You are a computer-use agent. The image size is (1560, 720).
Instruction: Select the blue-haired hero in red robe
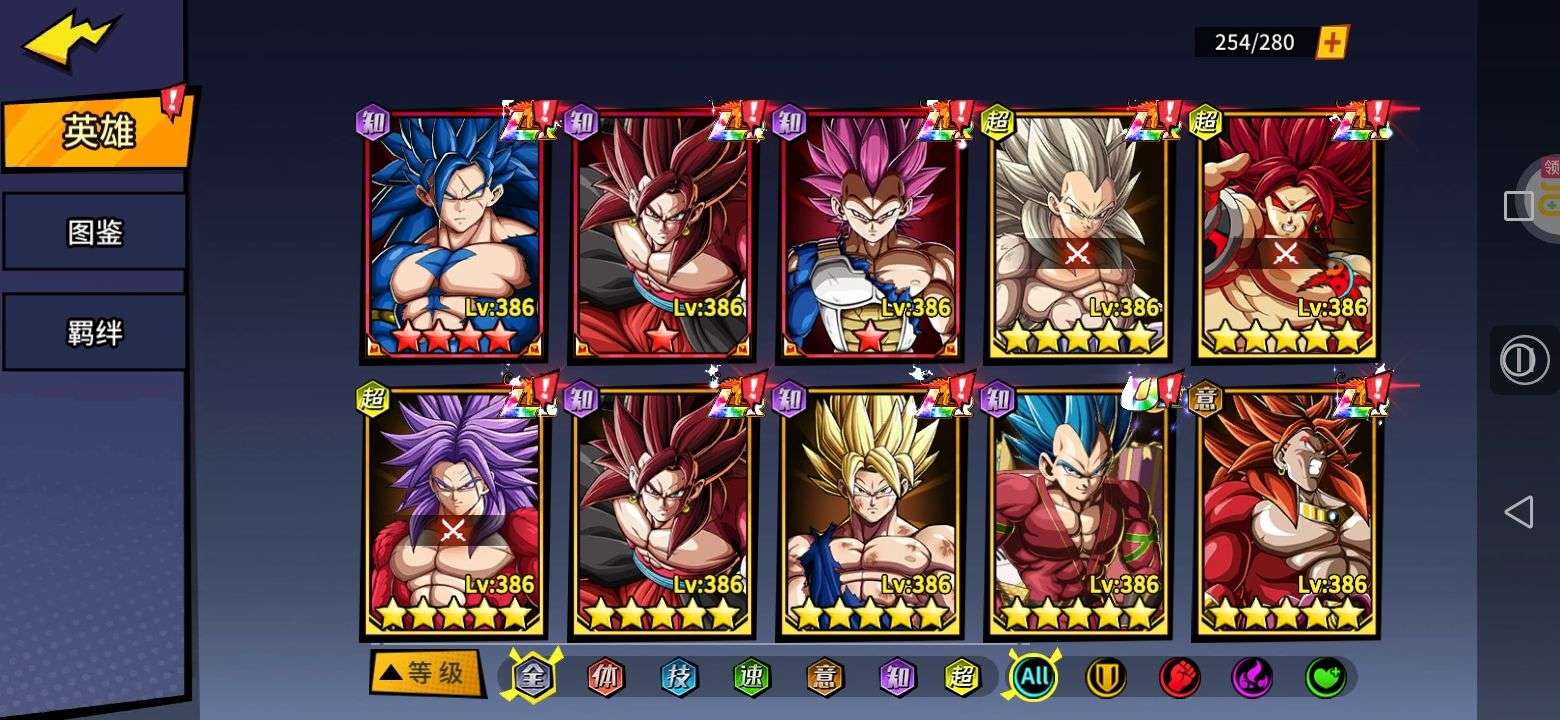coord(1078,512)
